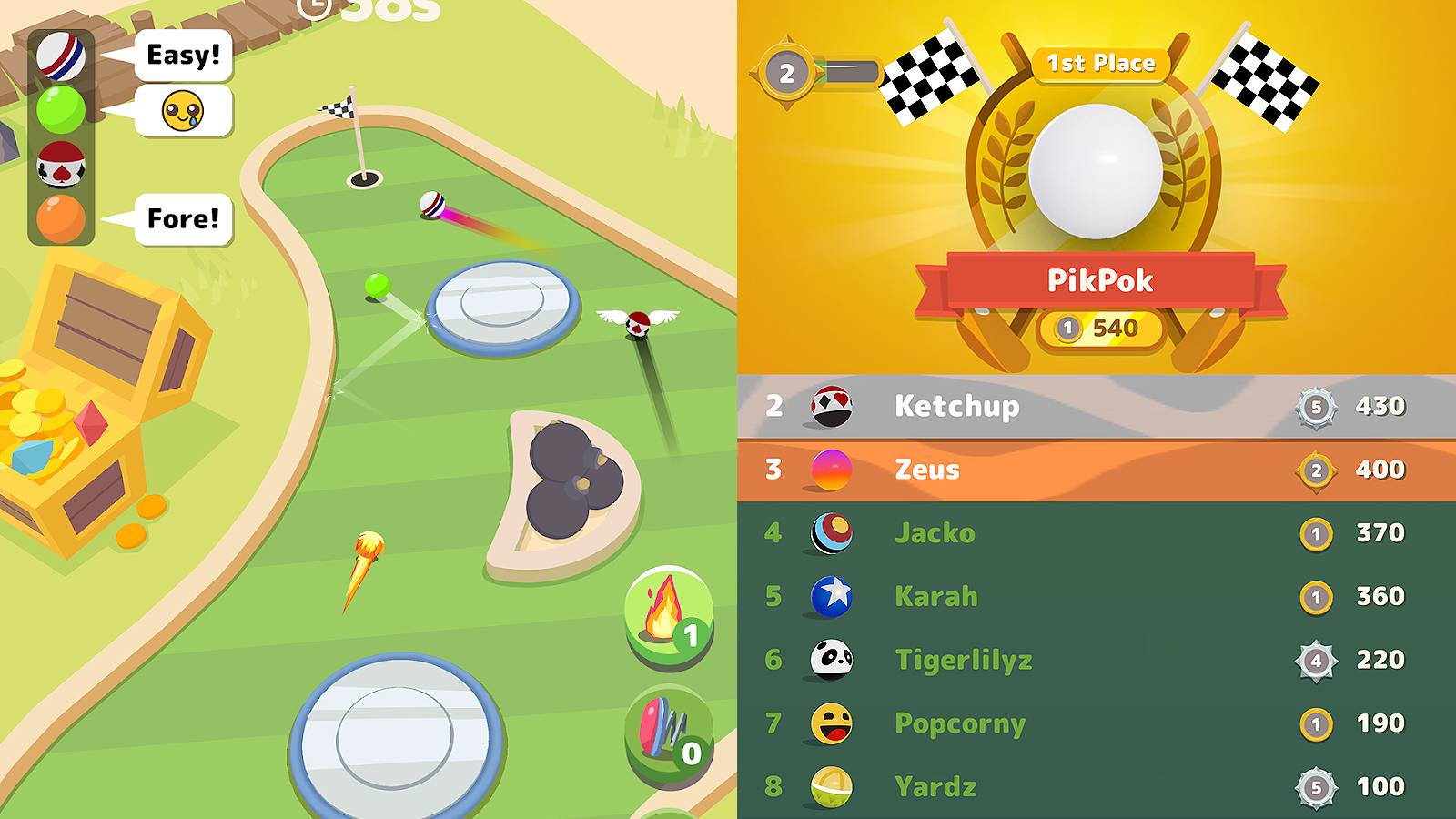Click Tigerlilyz's panda ball icon
Viewport: 1456px width, 819px height.
pos(828,661)
